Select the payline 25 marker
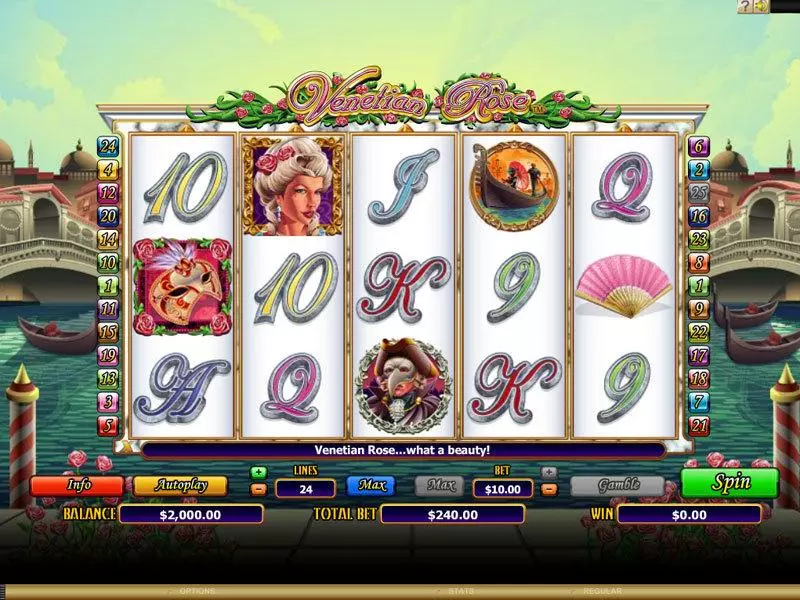Image resolution: width=800 pixels, height=600 pixels. point(699,192)
